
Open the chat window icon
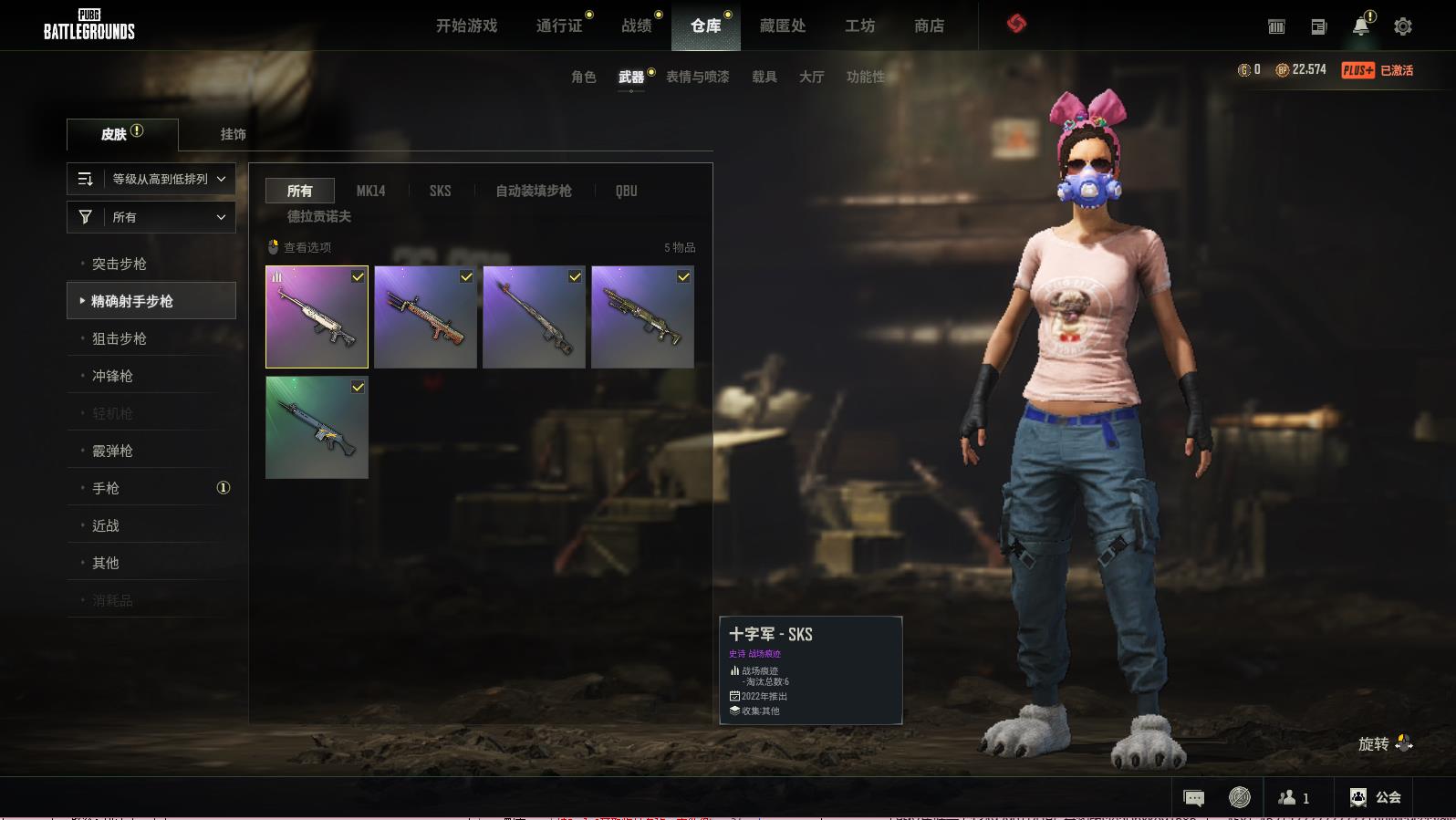(x=1193, y=798)
